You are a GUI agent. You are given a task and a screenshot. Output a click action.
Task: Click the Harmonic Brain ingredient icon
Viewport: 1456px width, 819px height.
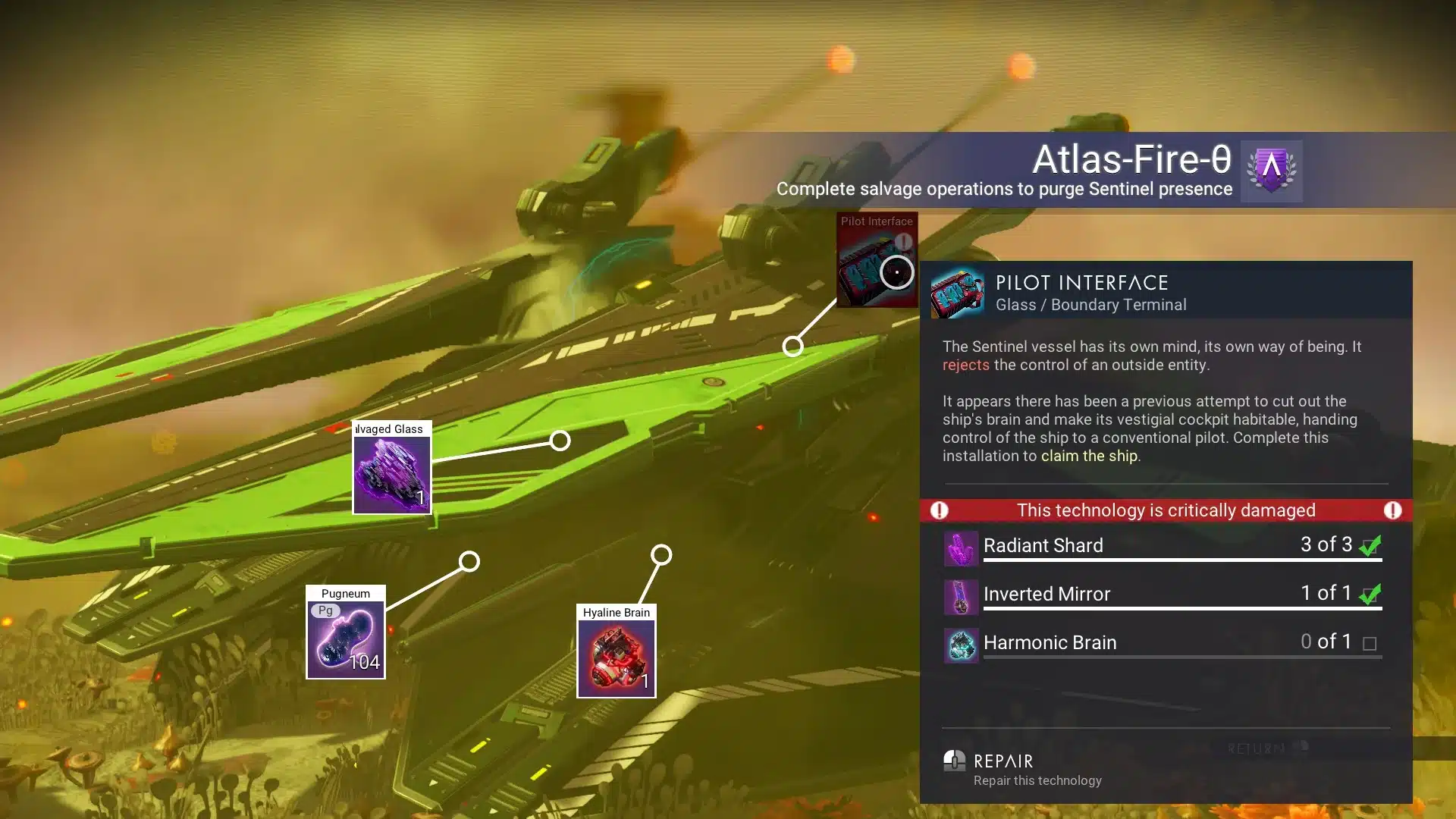[960, 643]
